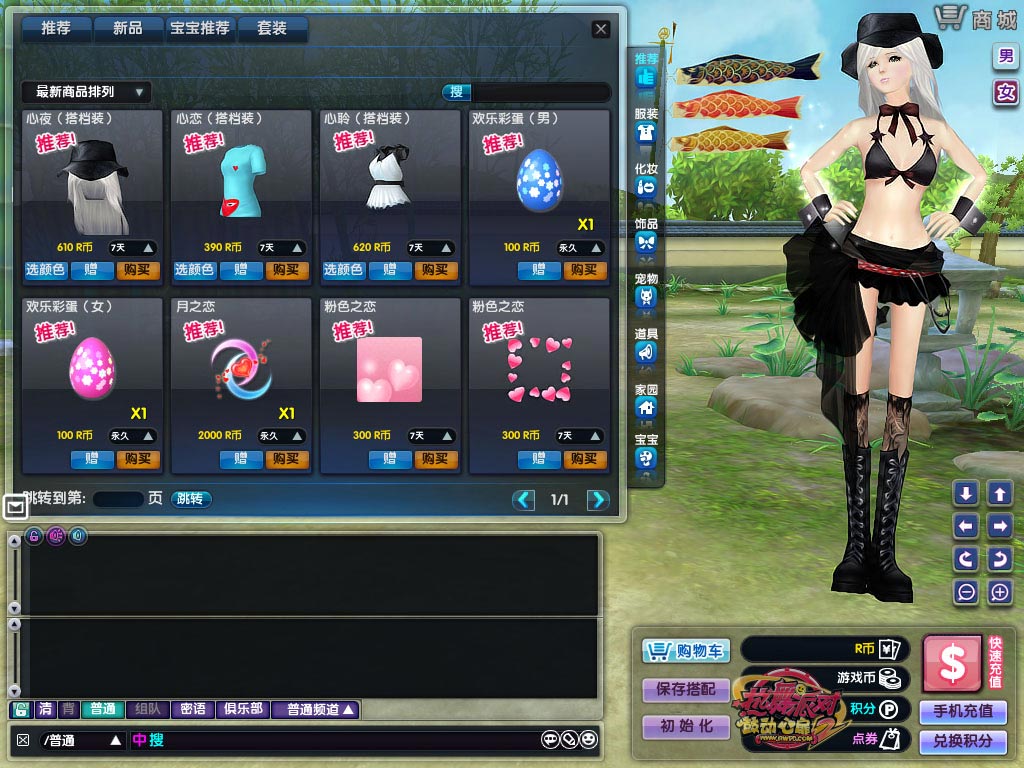The height and width of the screenshot is (768, 1024).
Task: Gift the 心聆 dress item
Action: 390,270
